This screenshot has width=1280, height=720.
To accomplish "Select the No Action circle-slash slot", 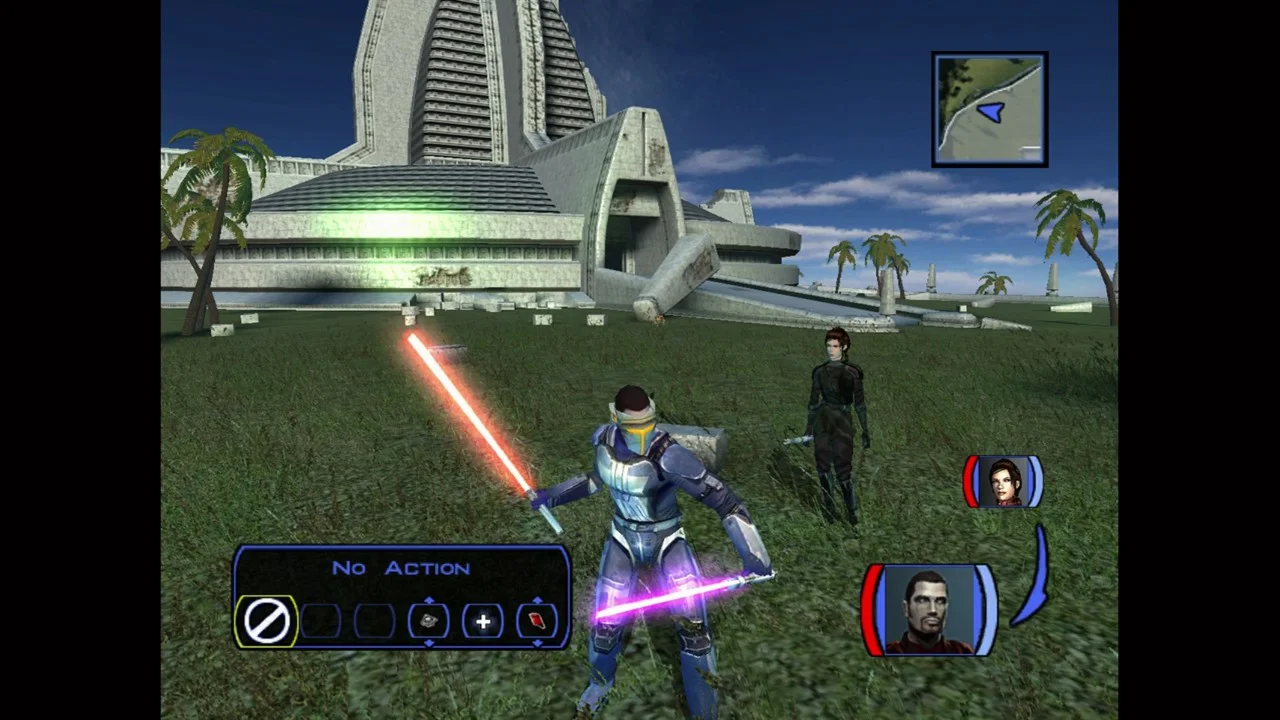I will (x=267, y=621).
